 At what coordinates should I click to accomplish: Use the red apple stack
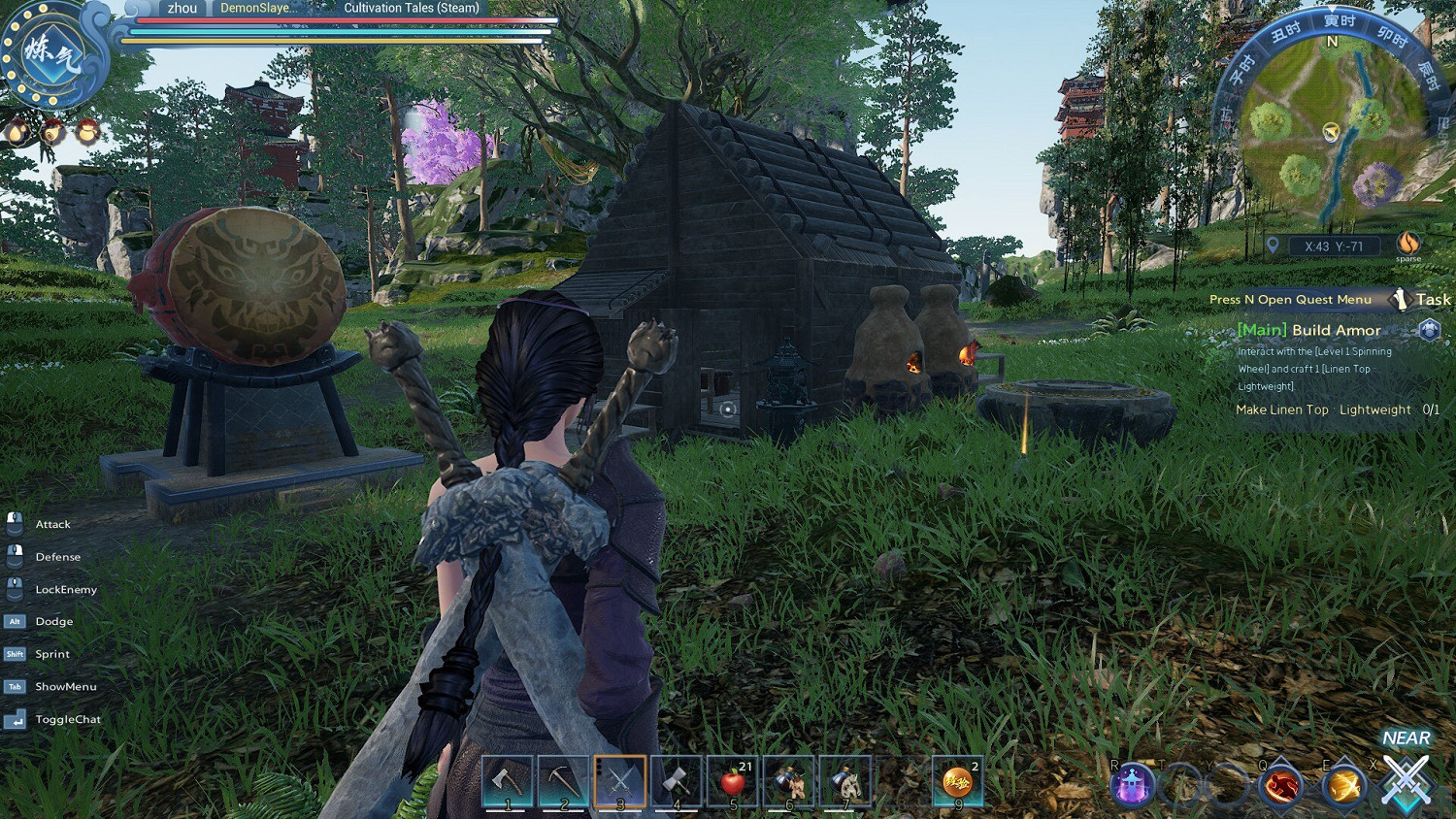[734, 780]
